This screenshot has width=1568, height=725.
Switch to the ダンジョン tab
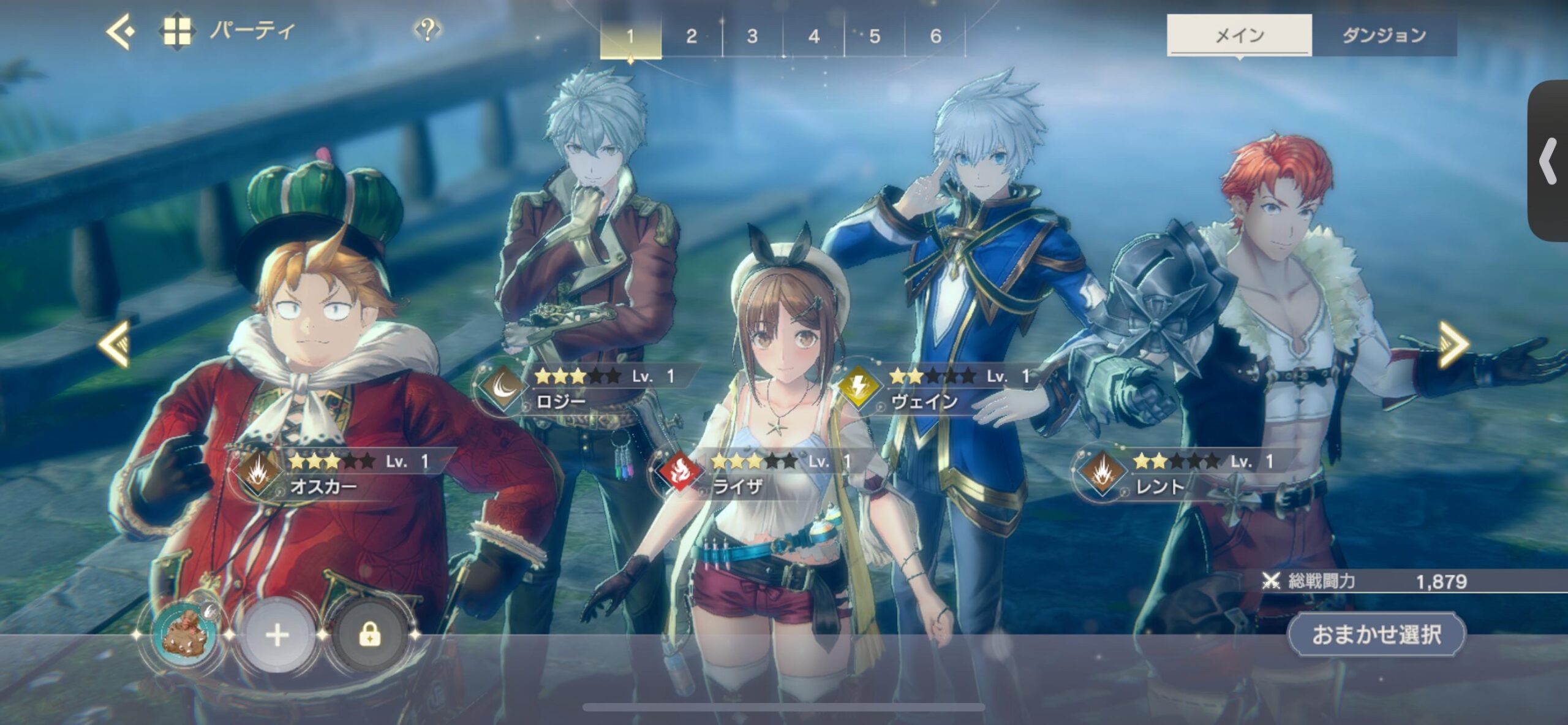pyautogui.click(x=1384, y=35)
